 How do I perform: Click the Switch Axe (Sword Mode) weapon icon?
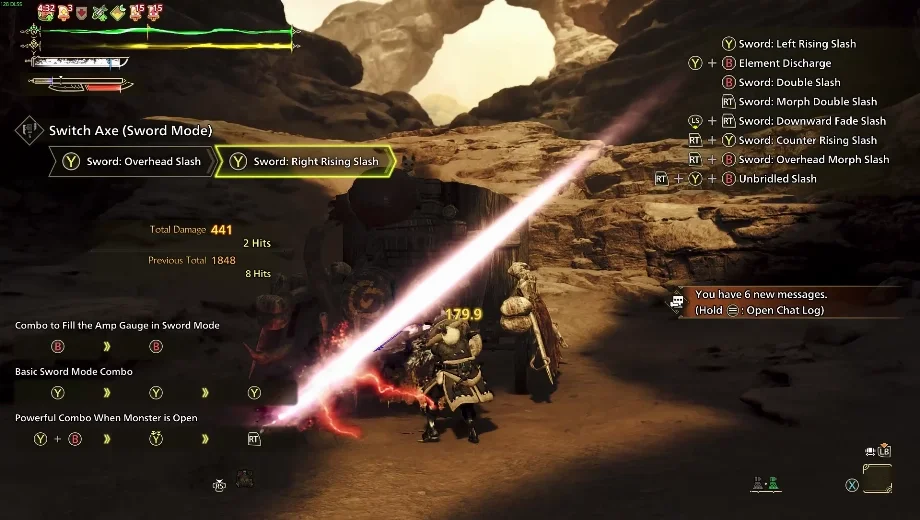click(28, 130)
